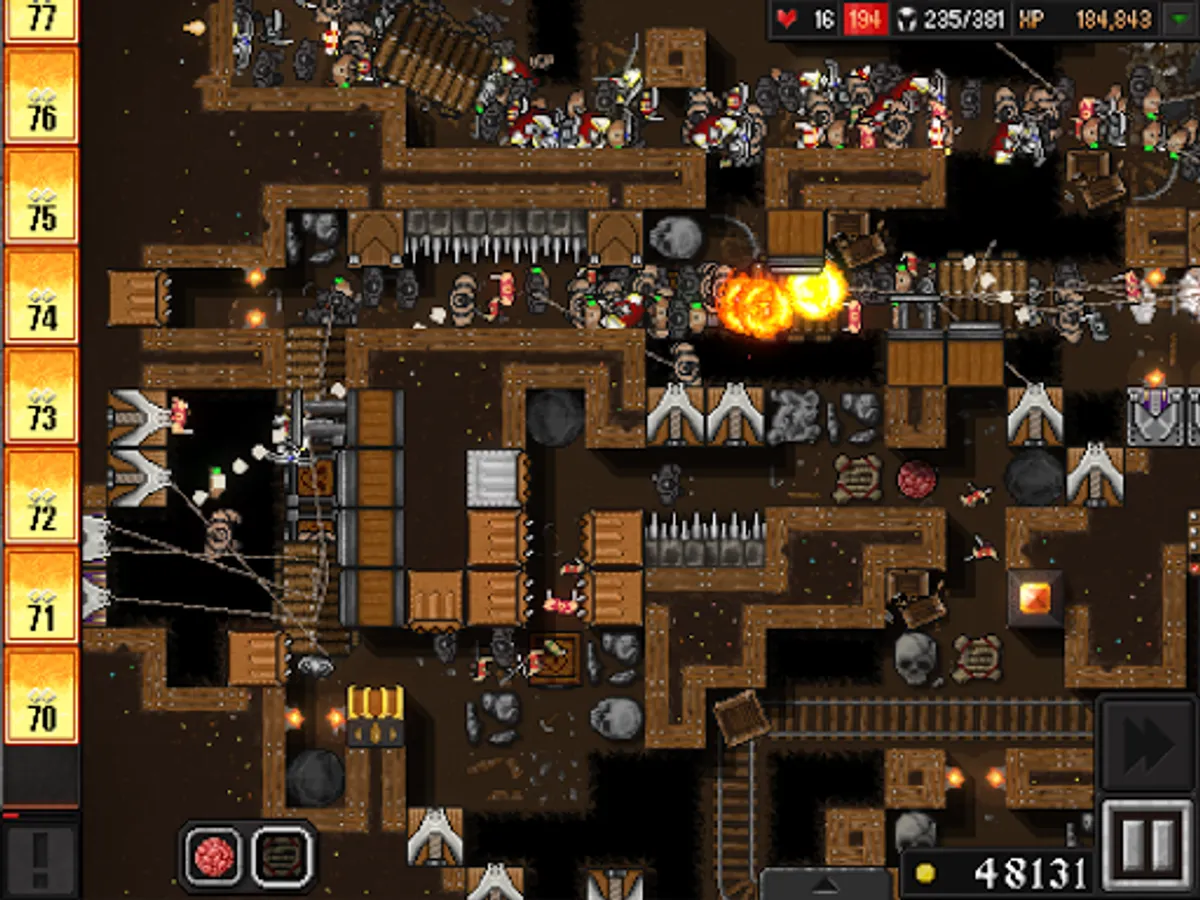Select the red brain consumable icon

coord(213,856)
